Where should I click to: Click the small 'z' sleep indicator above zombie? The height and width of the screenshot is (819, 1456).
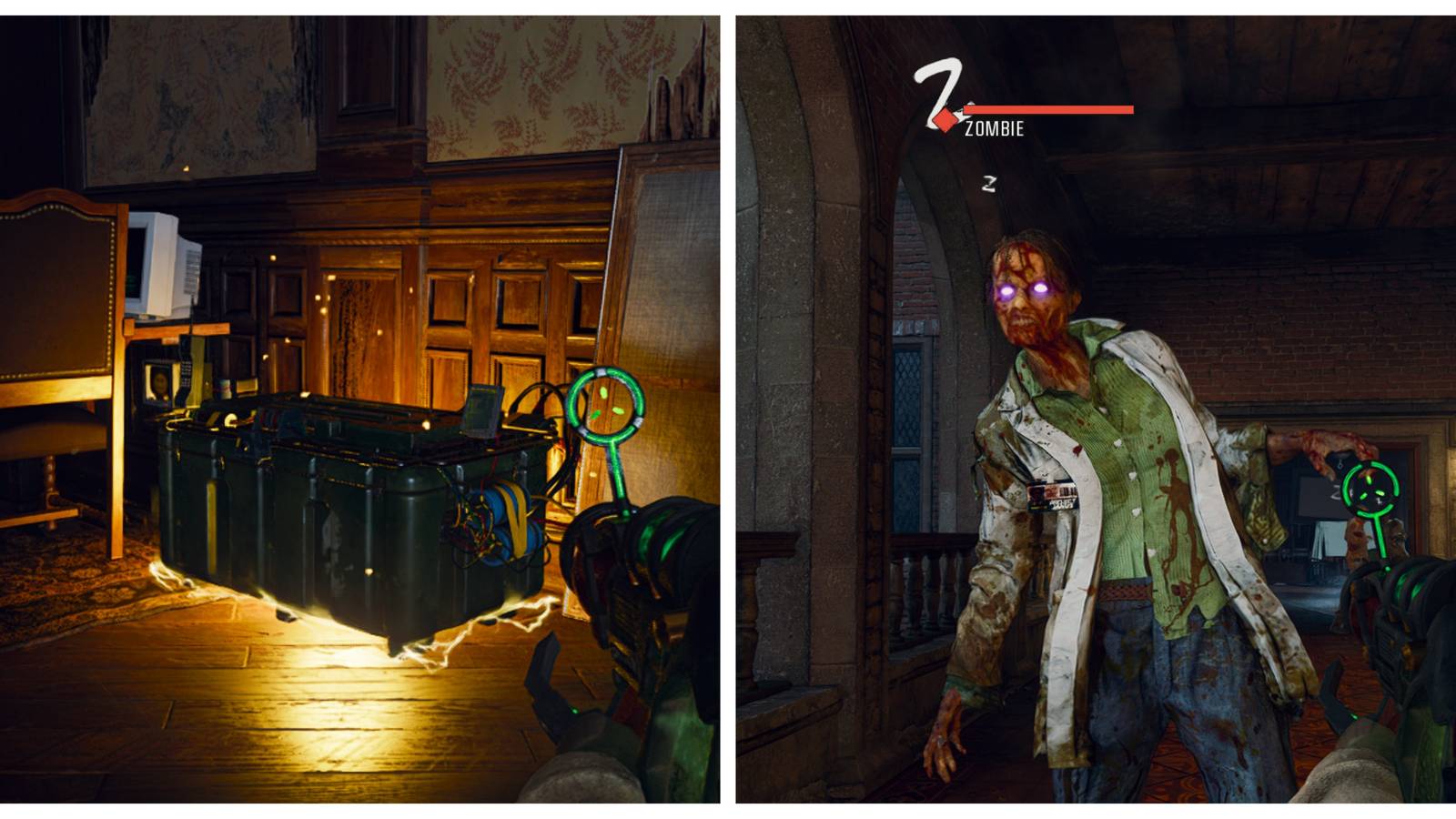pyautogui.click(x=987, y=182)
